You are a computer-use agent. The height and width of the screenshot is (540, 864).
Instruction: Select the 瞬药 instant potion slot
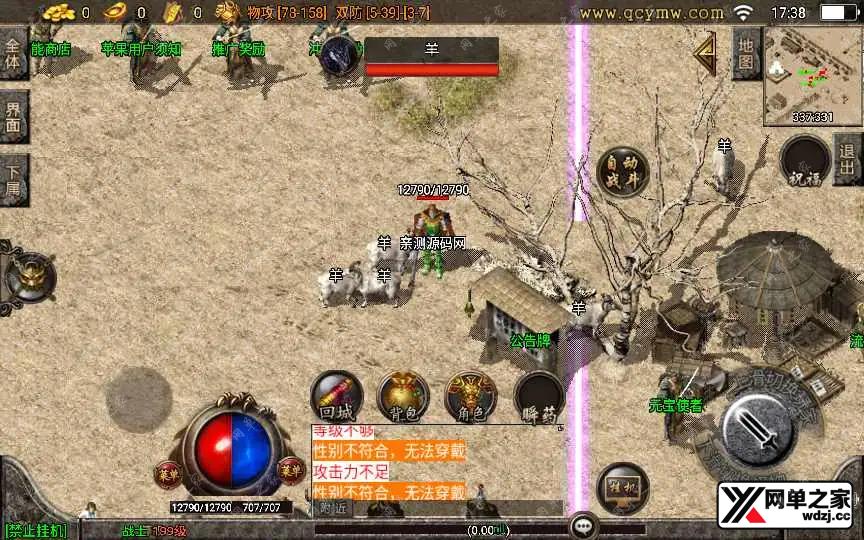pyautogui.click(x=538, y=395)
